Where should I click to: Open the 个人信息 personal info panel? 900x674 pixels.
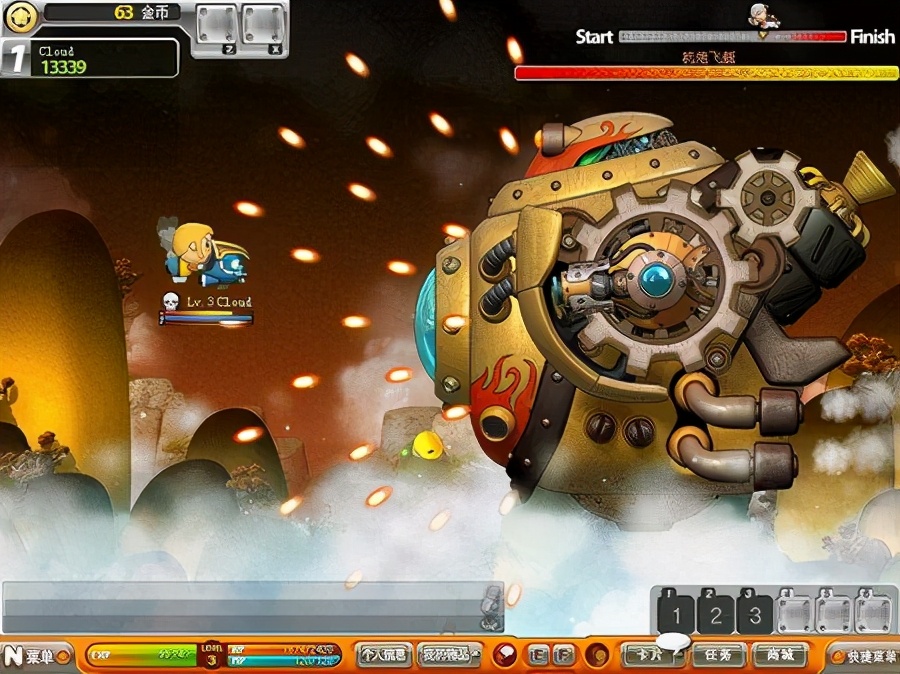coord(383,656)
